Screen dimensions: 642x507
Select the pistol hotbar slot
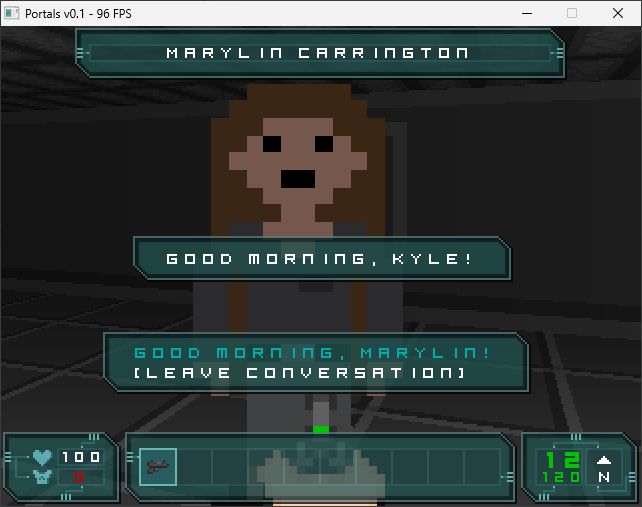pos(158,466)
